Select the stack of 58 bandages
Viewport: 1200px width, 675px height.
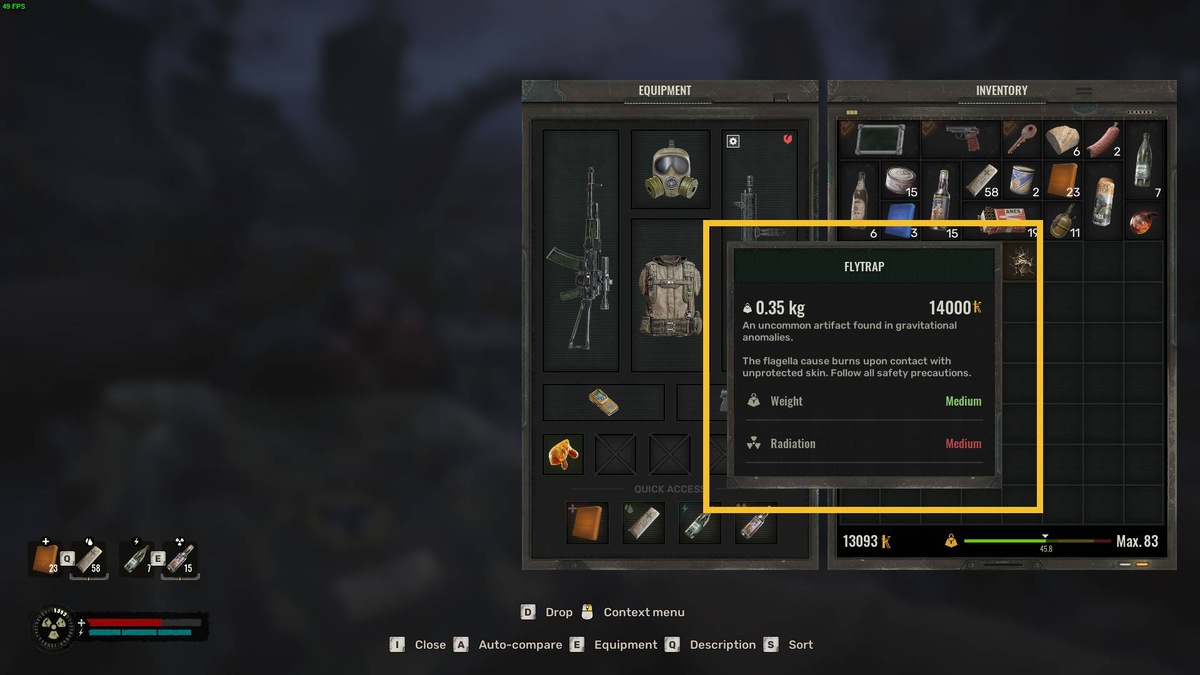pyautogui.click(x=979, y=180)
